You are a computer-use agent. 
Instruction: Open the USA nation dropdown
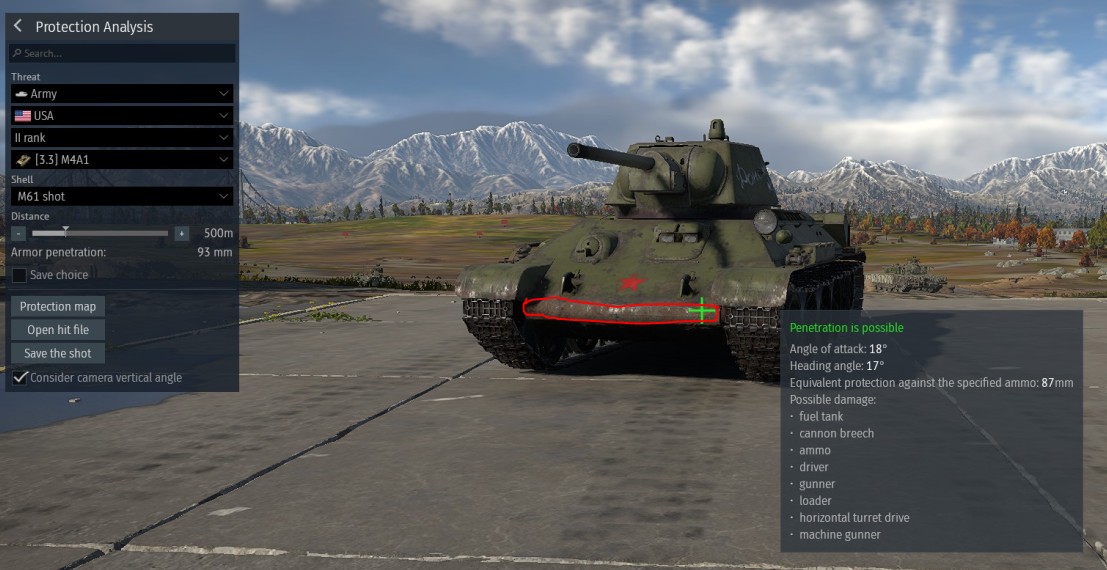[122, 115]
